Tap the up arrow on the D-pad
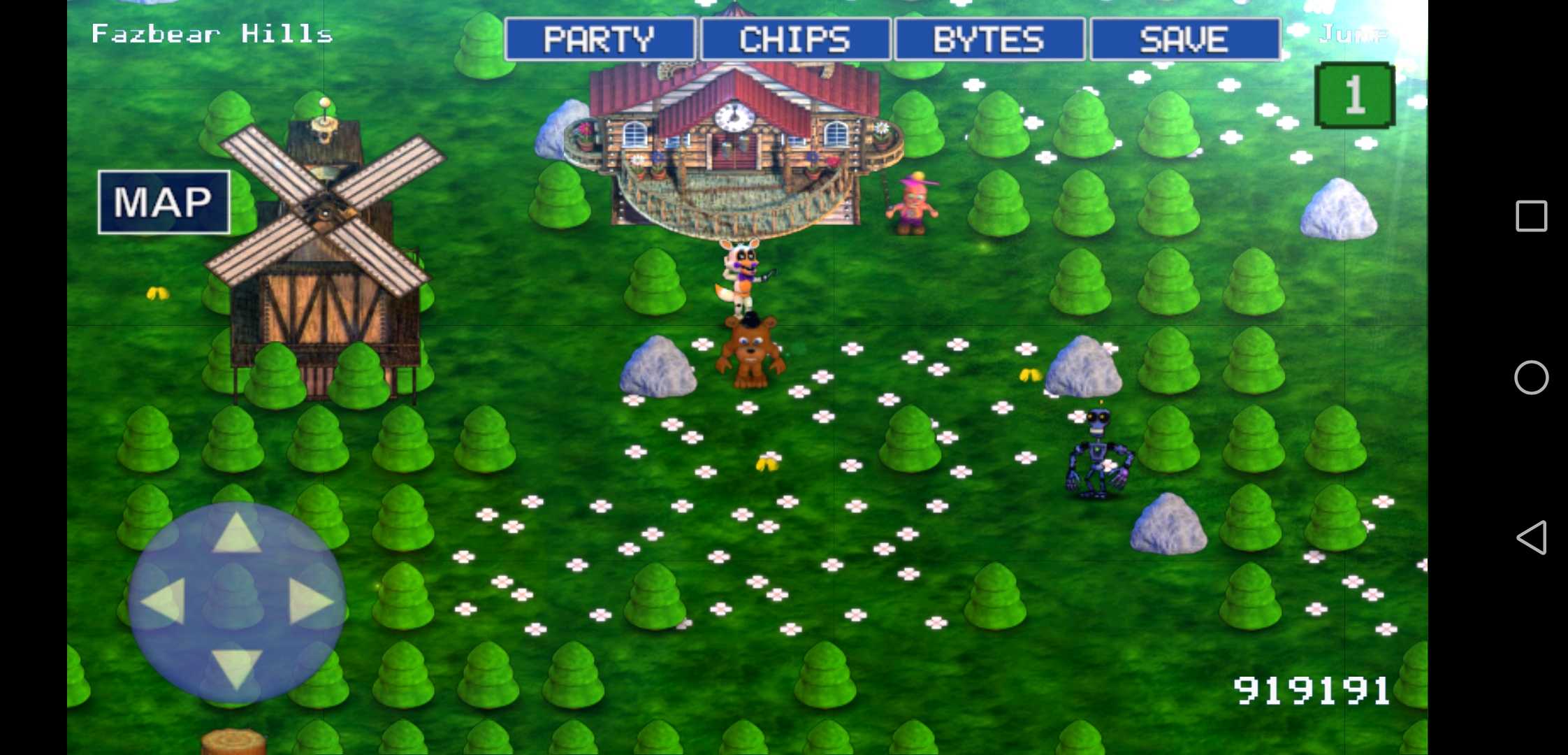 (236, 533)
